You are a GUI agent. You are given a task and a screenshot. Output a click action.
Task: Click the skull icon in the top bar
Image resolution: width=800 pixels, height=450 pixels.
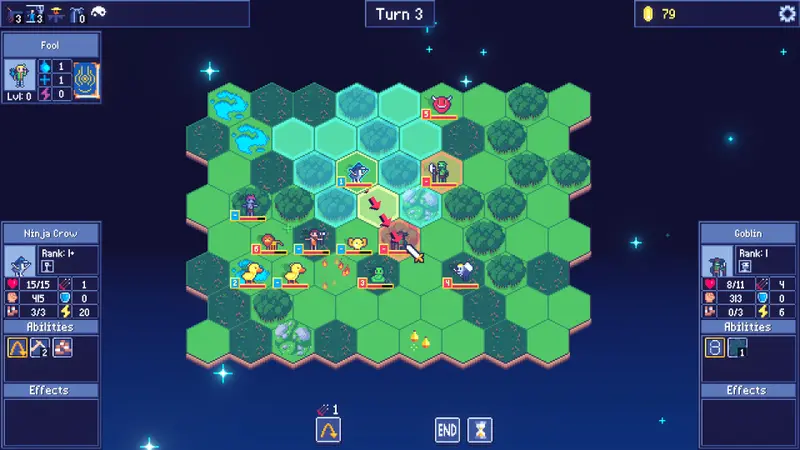point(99,12)
